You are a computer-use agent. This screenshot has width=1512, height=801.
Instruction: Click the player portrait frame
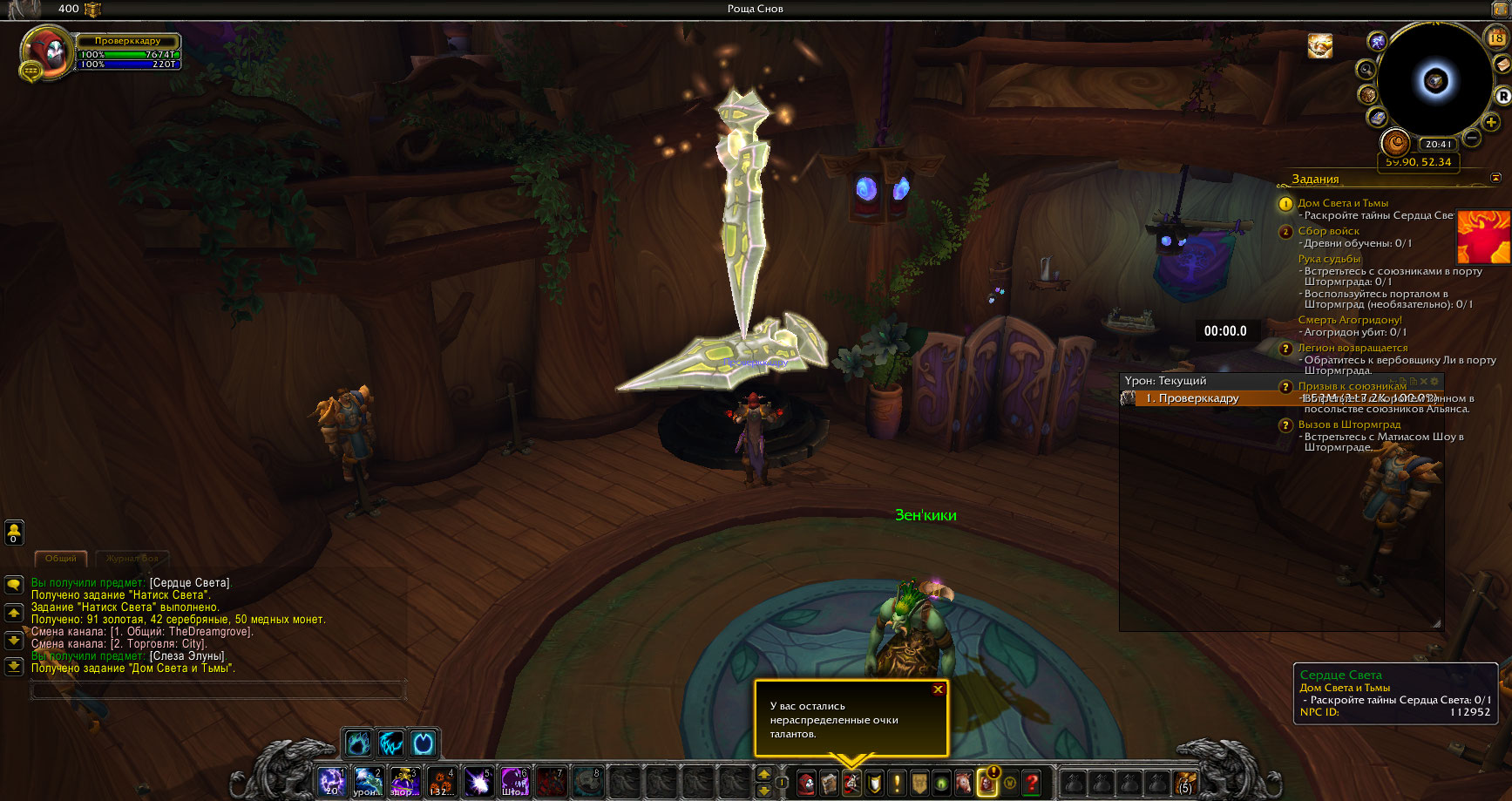(47, 52)
